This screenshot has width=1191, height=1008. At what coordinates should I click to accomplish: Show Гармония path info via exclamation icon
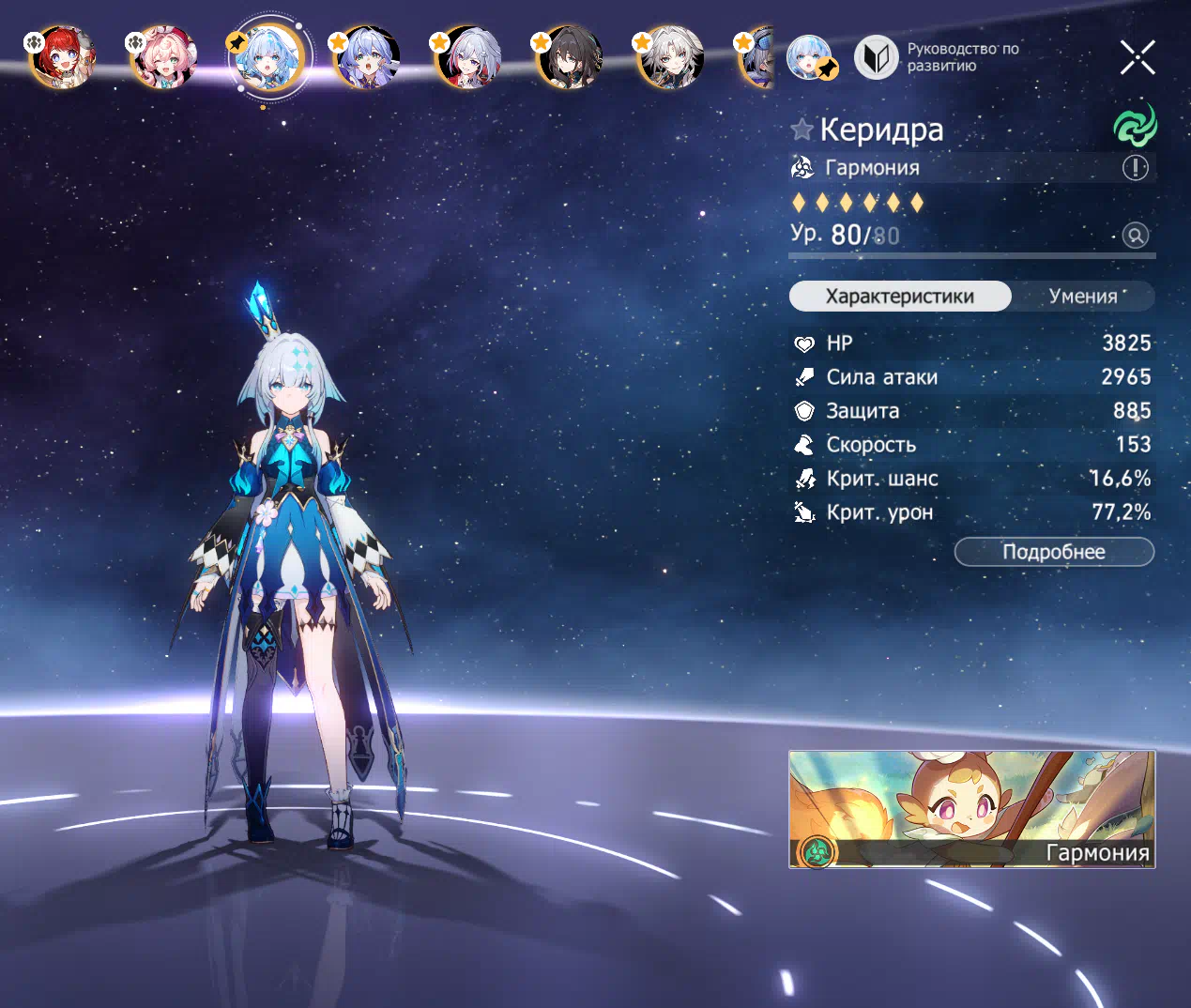click(1135, 168)
